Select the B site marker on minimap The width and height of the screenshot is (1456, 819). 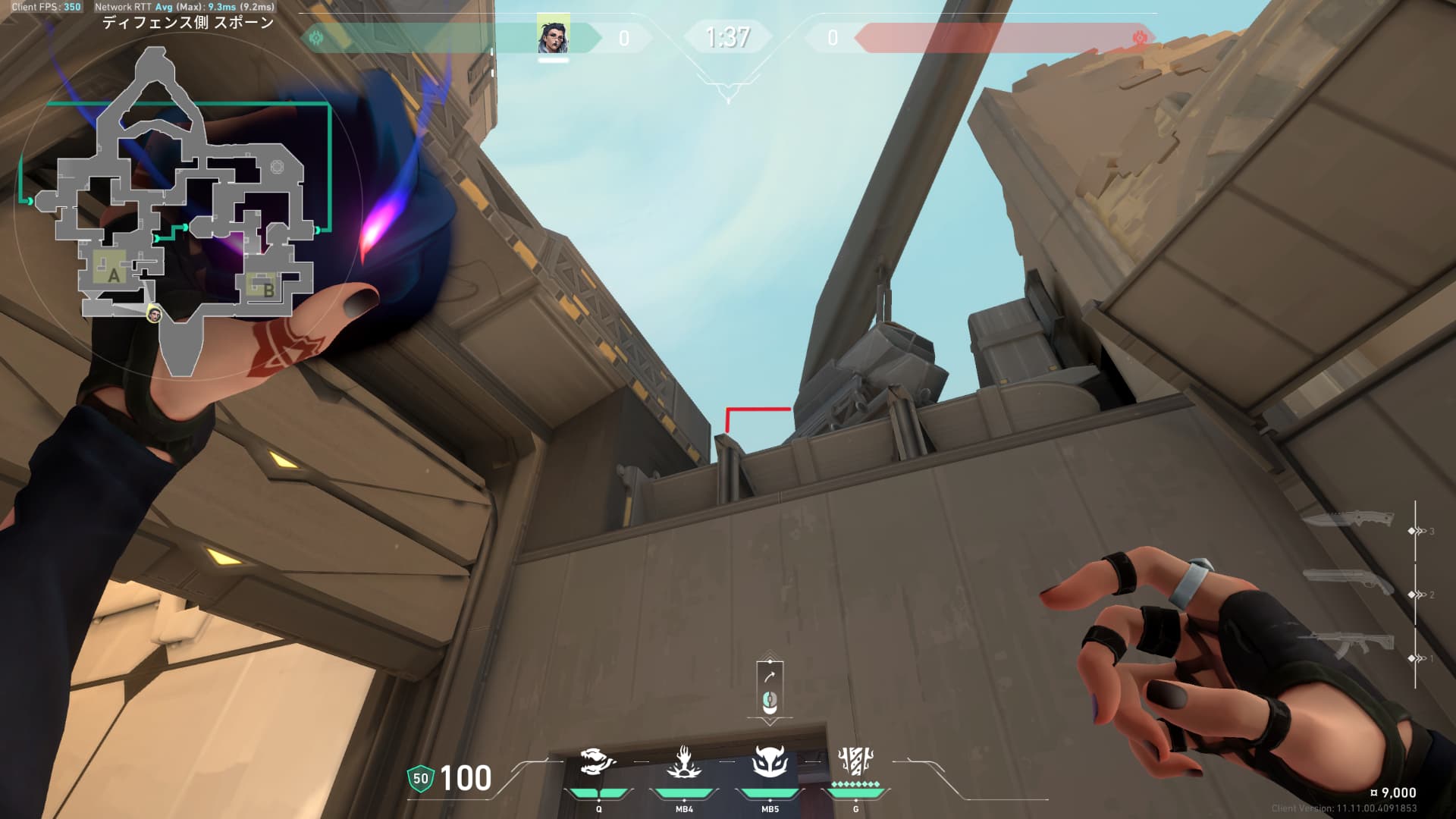point(267,289)
